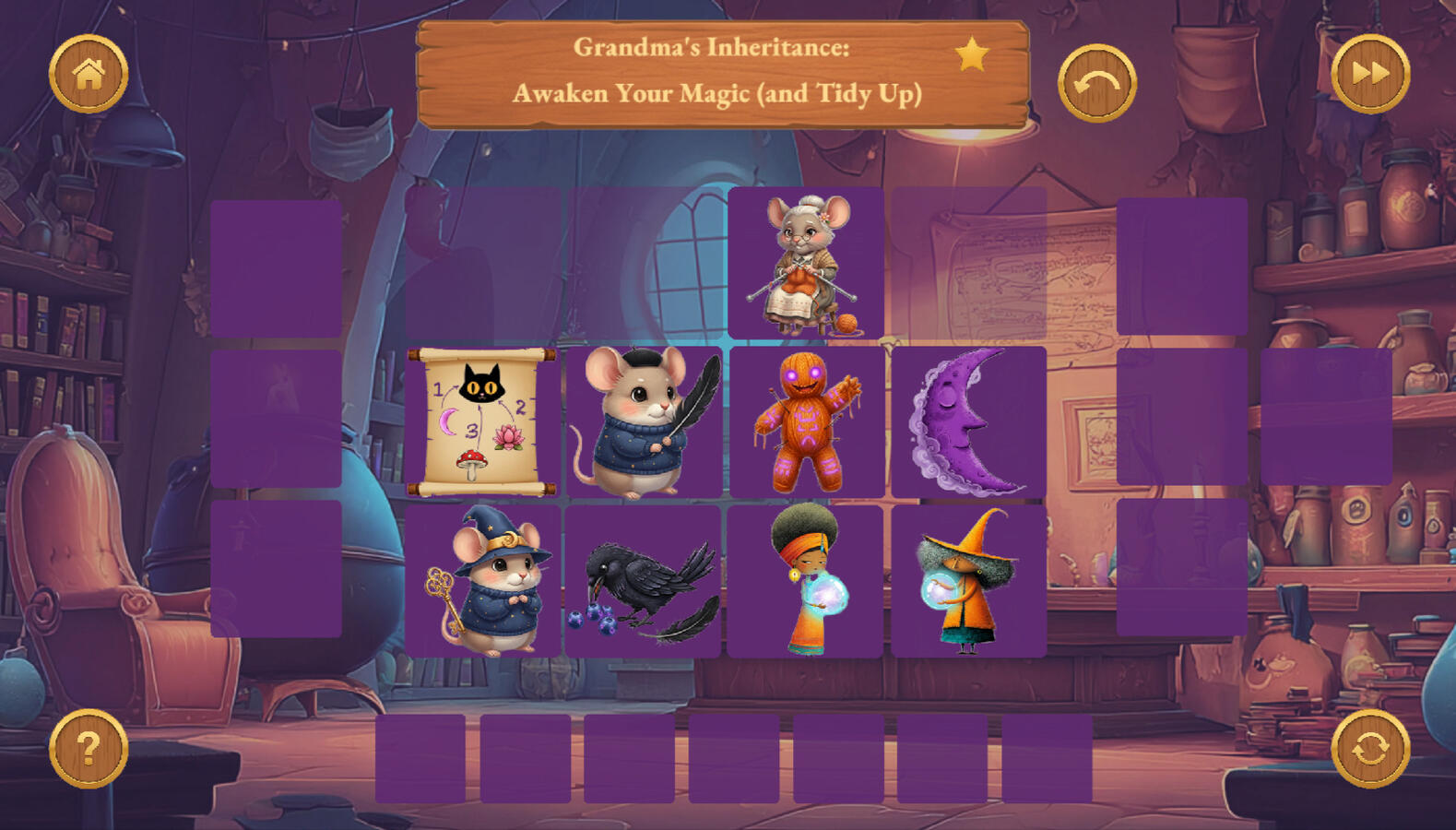
Task: Go to the home screen
Action: coord(89,74)
